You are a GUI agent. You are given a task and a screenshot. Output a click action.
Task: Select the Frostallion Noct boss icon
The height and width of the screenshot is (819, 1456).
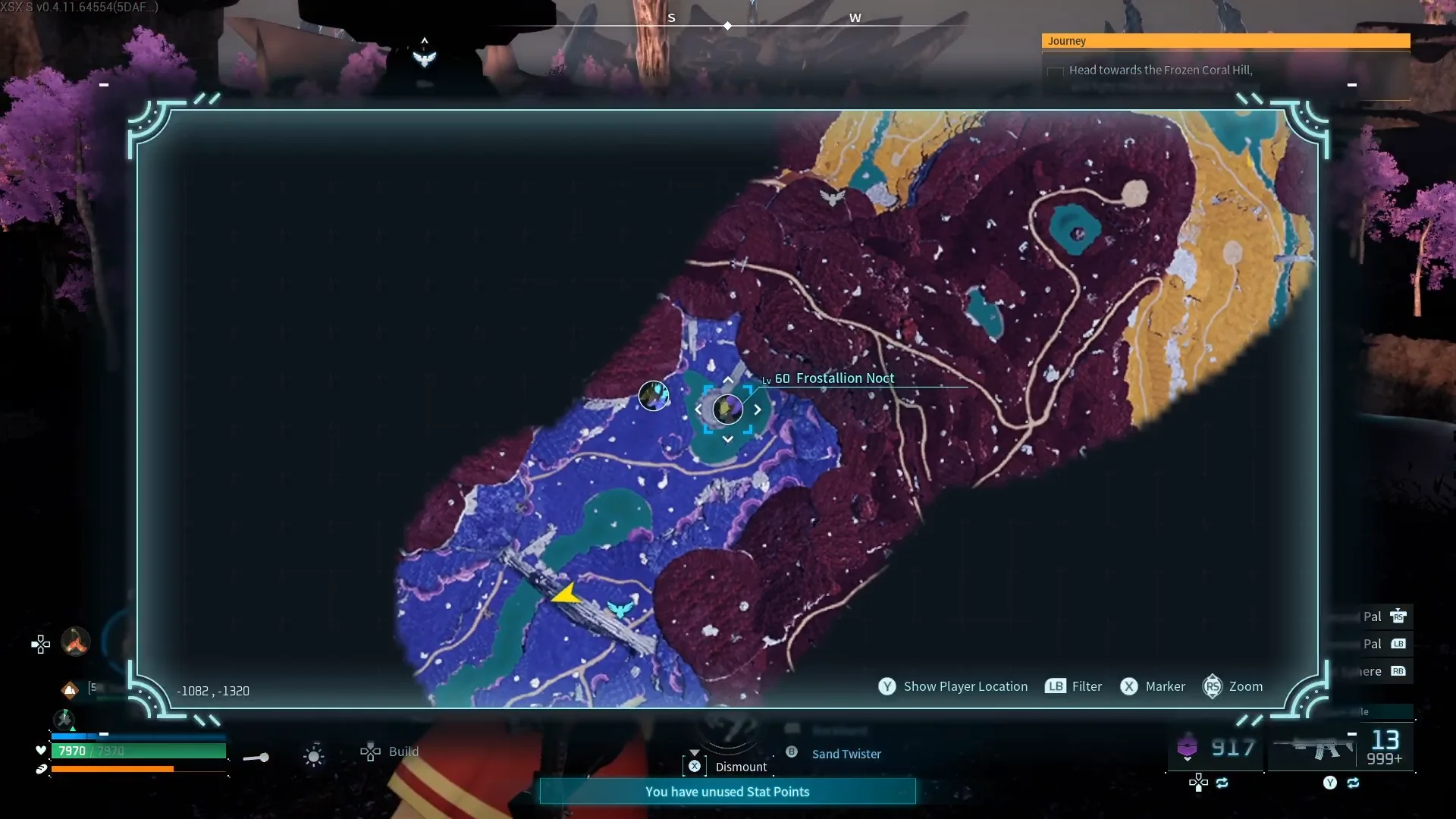pos(728,409)
